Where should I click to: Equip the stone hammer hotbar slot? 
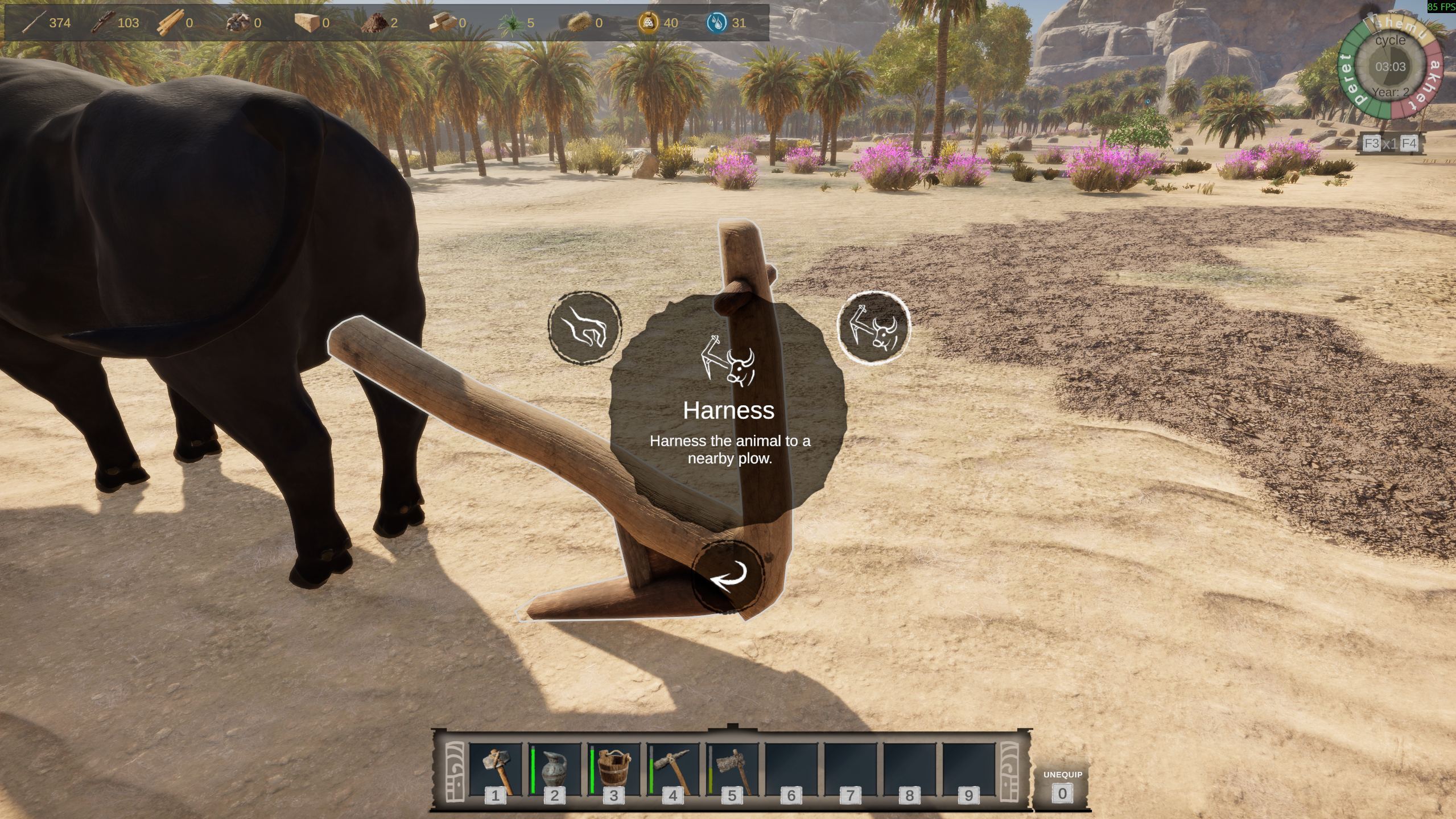(495, 771)
